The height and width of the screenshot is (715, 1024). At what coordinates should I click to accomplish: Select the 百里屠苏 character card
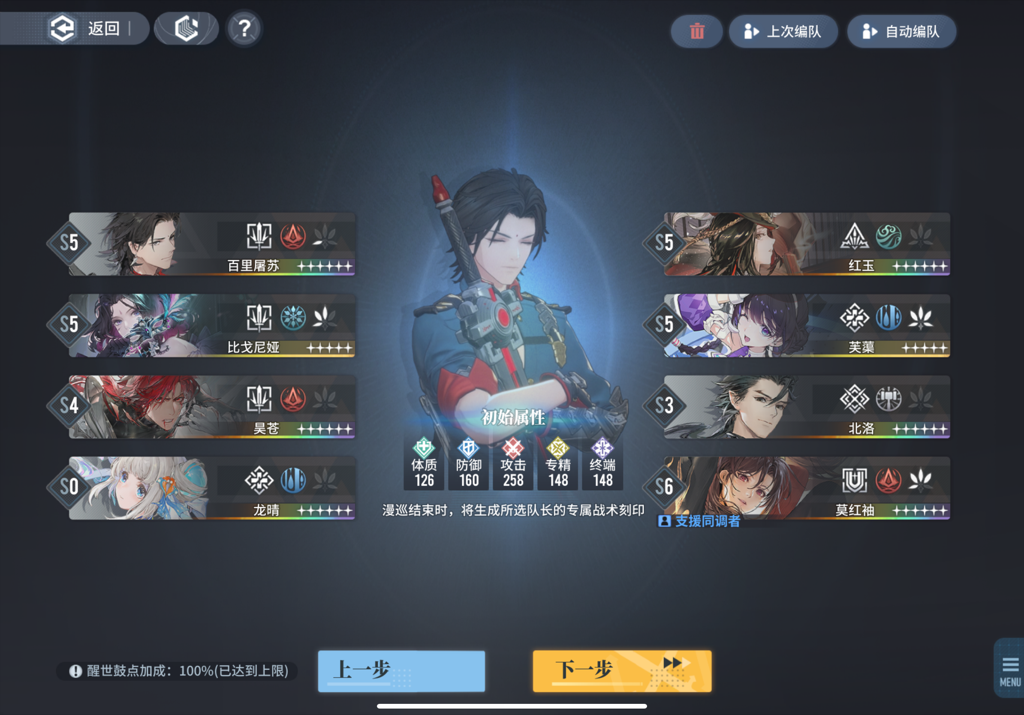tap(212, 244)
